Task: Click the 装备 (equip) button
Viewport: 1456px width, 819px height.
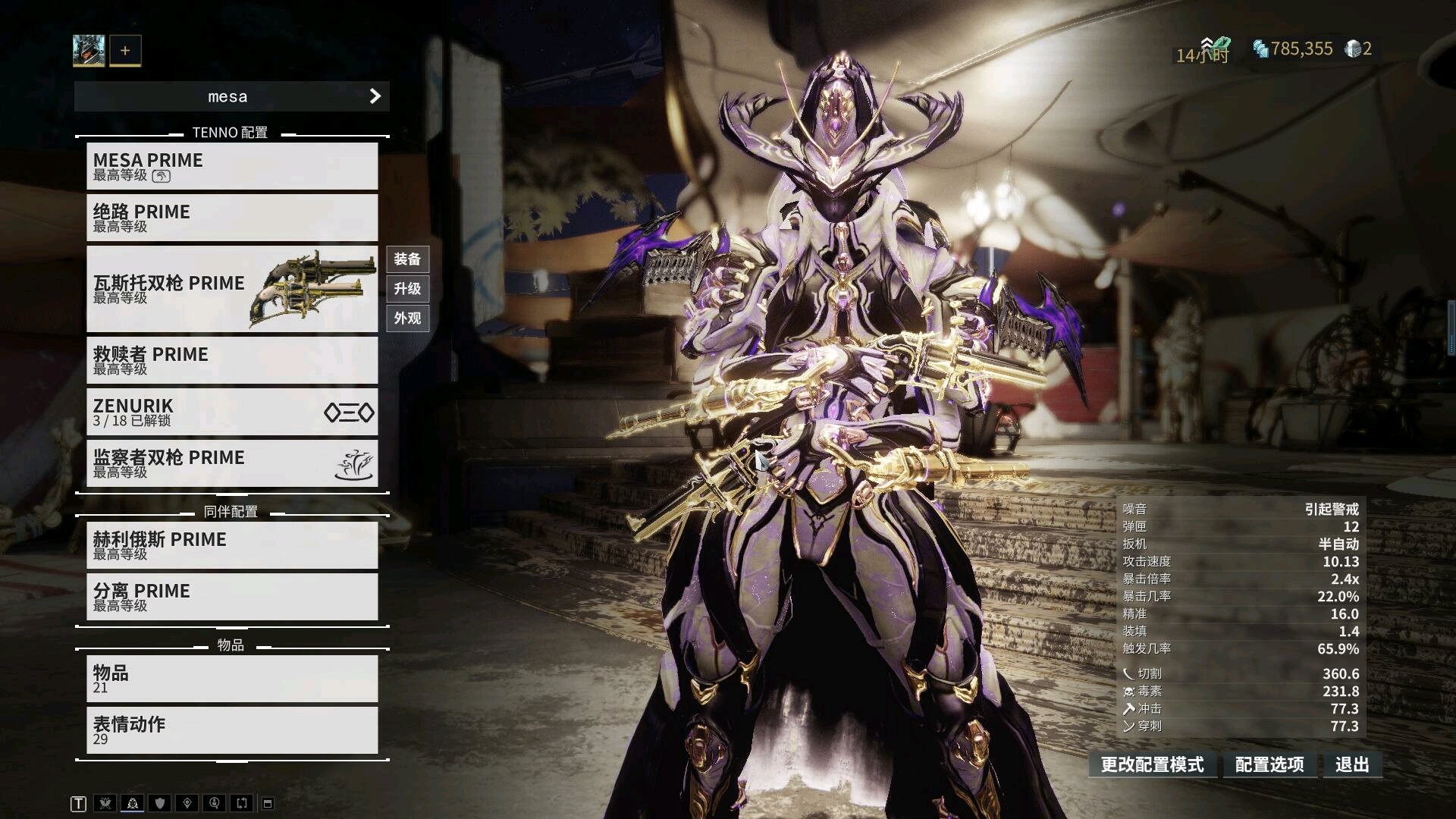Action: tap(407, 259)
